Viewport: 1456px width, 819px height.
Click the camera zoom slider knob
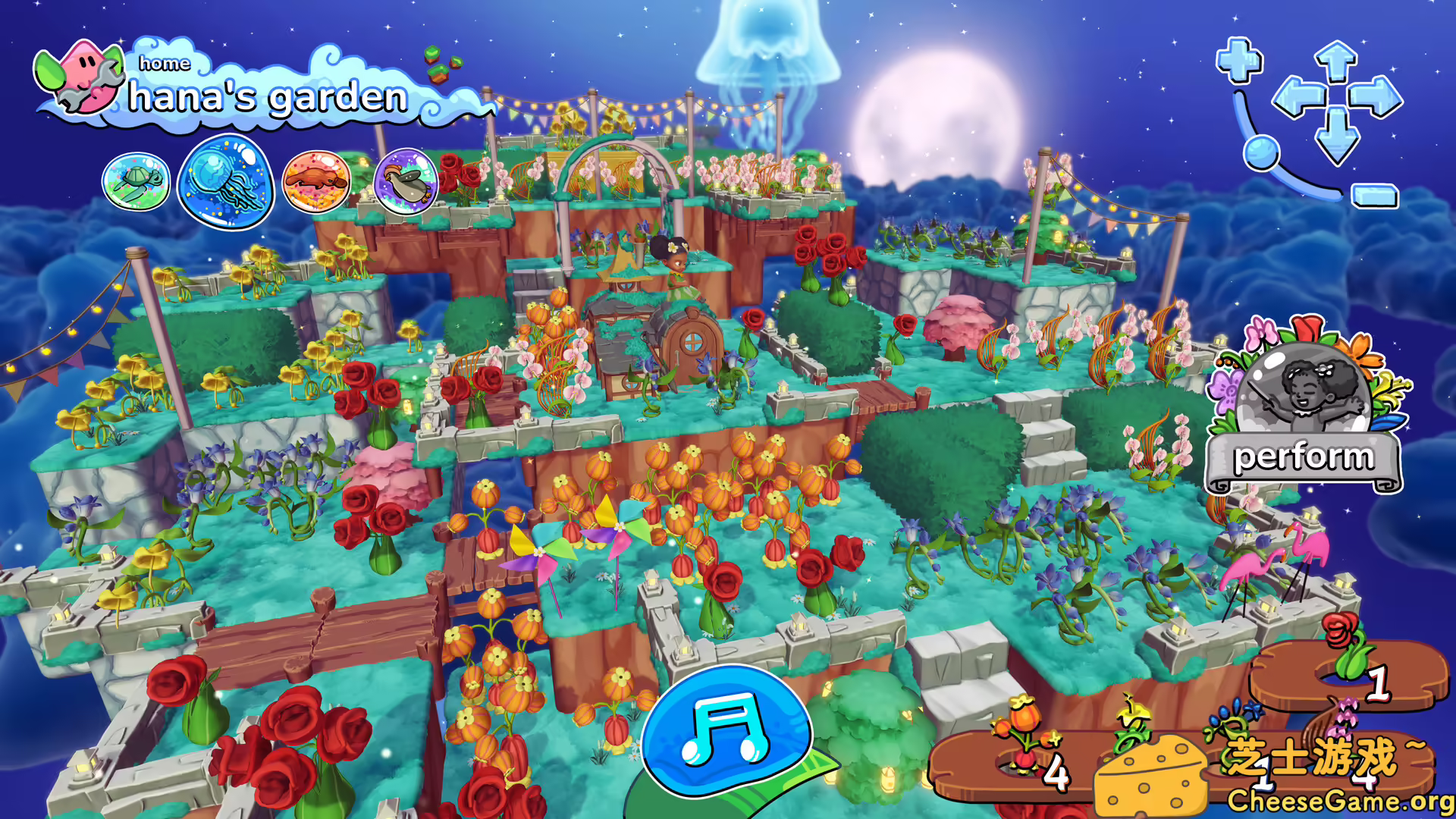(x=1261, y=152)
